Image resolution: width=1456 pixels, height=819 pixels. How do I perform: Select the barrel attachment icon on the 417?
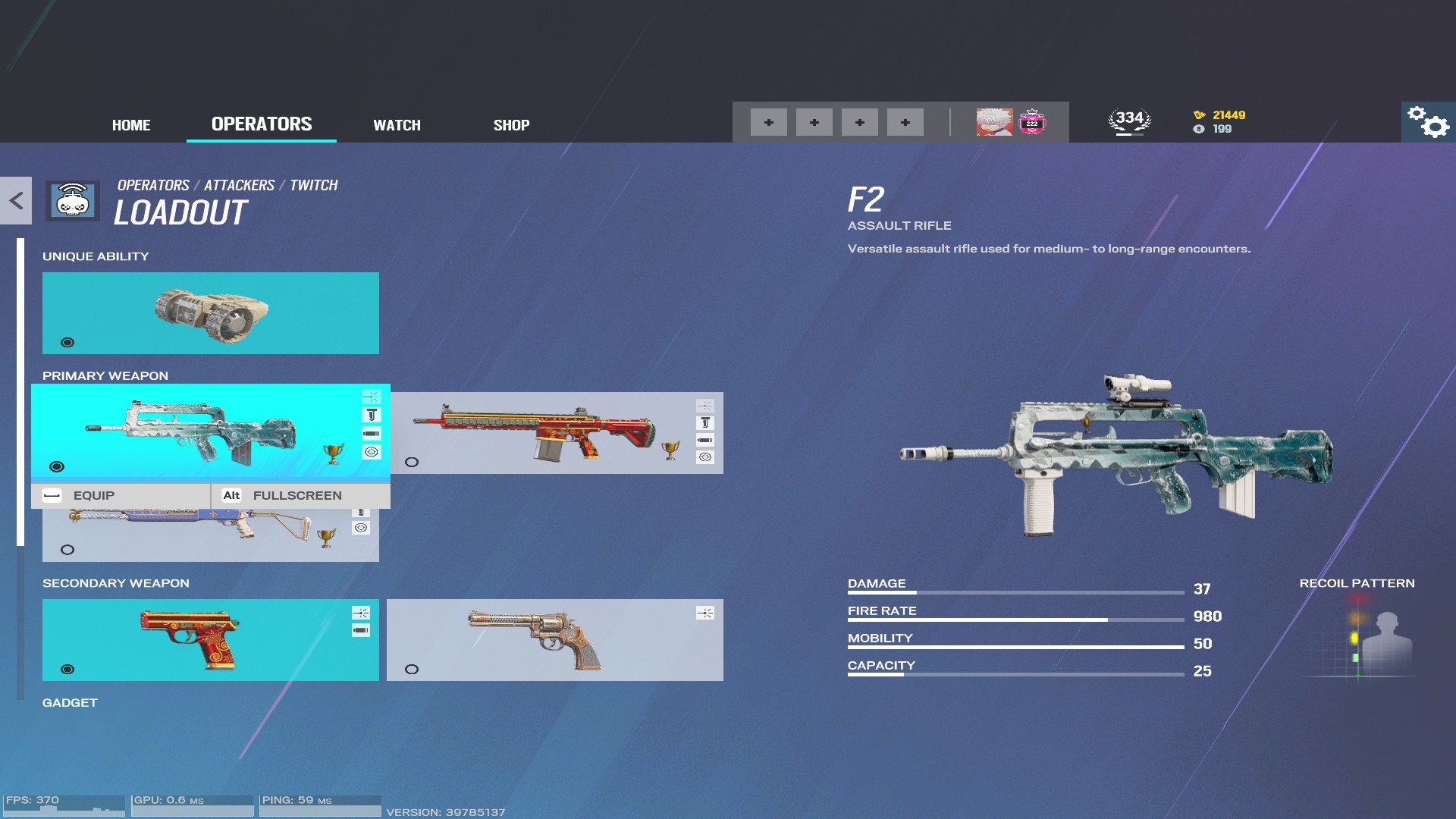click(x=704, y=440)
